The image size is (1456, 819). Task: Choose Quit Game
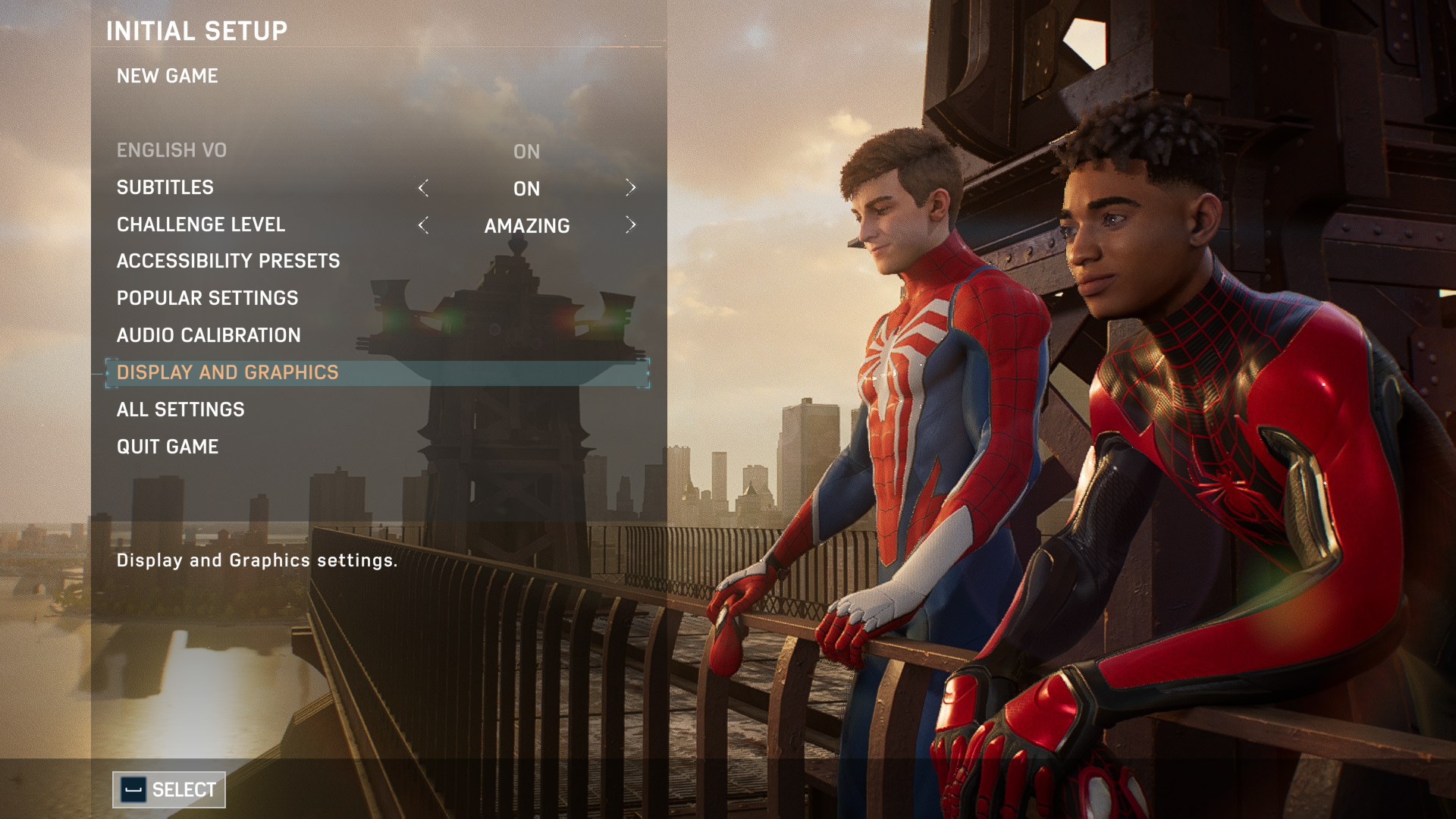[x=168, y=447]
